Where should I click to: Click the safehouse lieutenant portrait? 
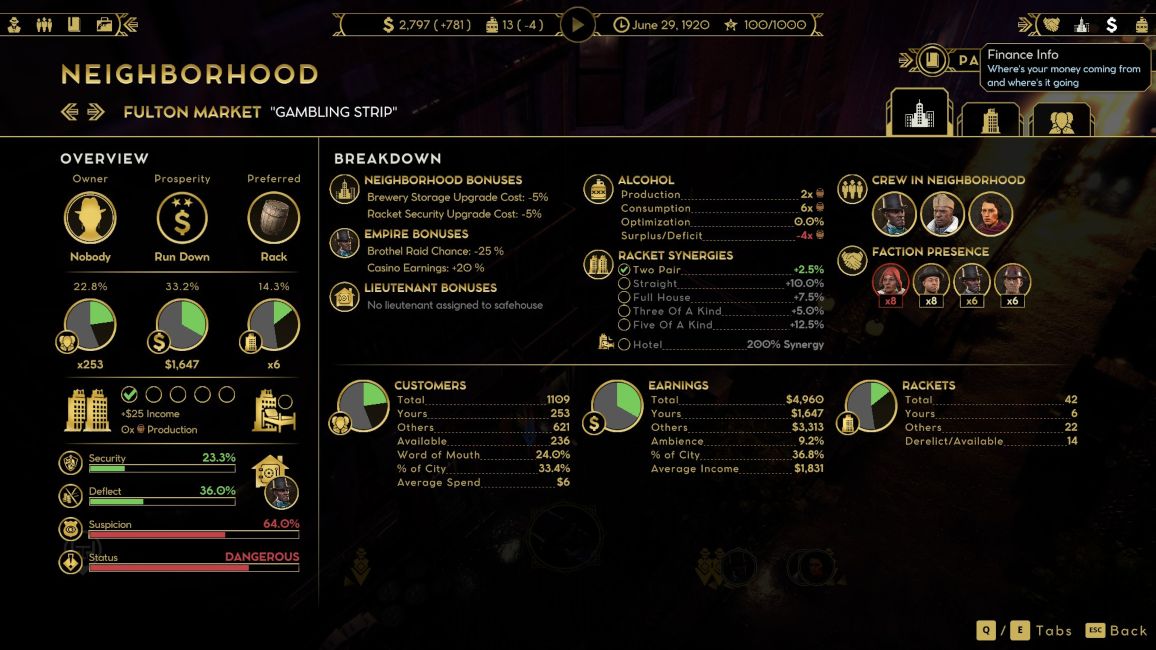(x=283, y=492)
